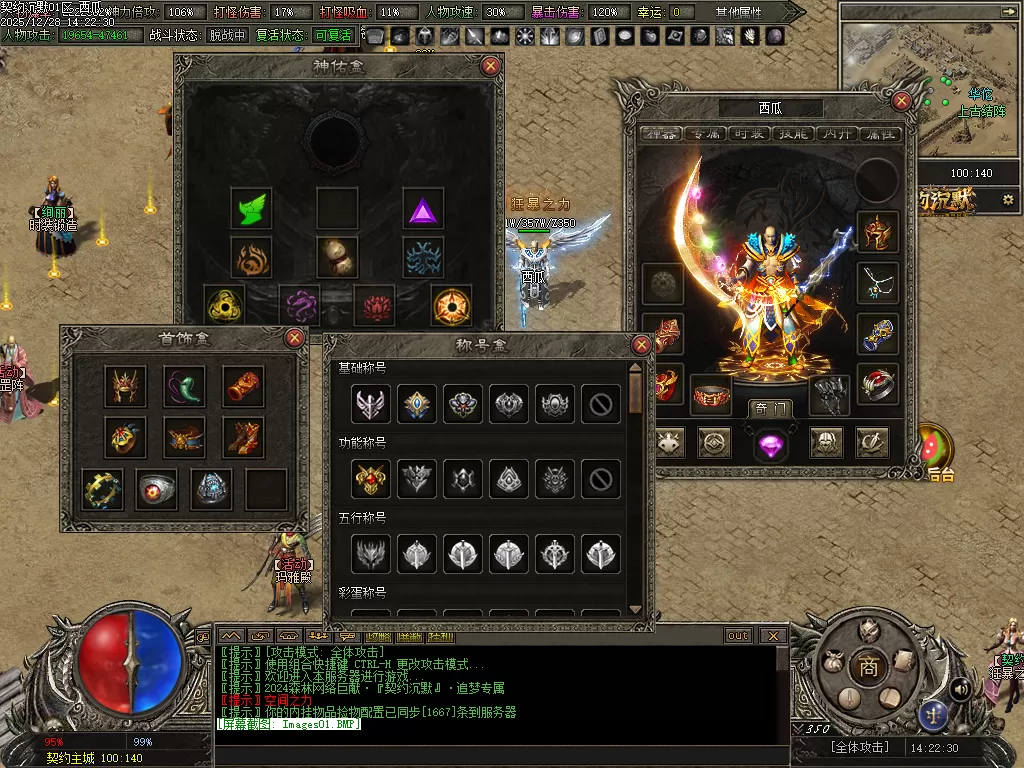1024x768 pixels.
Task: Close the 称号盒 title box window
Action: pyautogui.click(x=642, y=346)
